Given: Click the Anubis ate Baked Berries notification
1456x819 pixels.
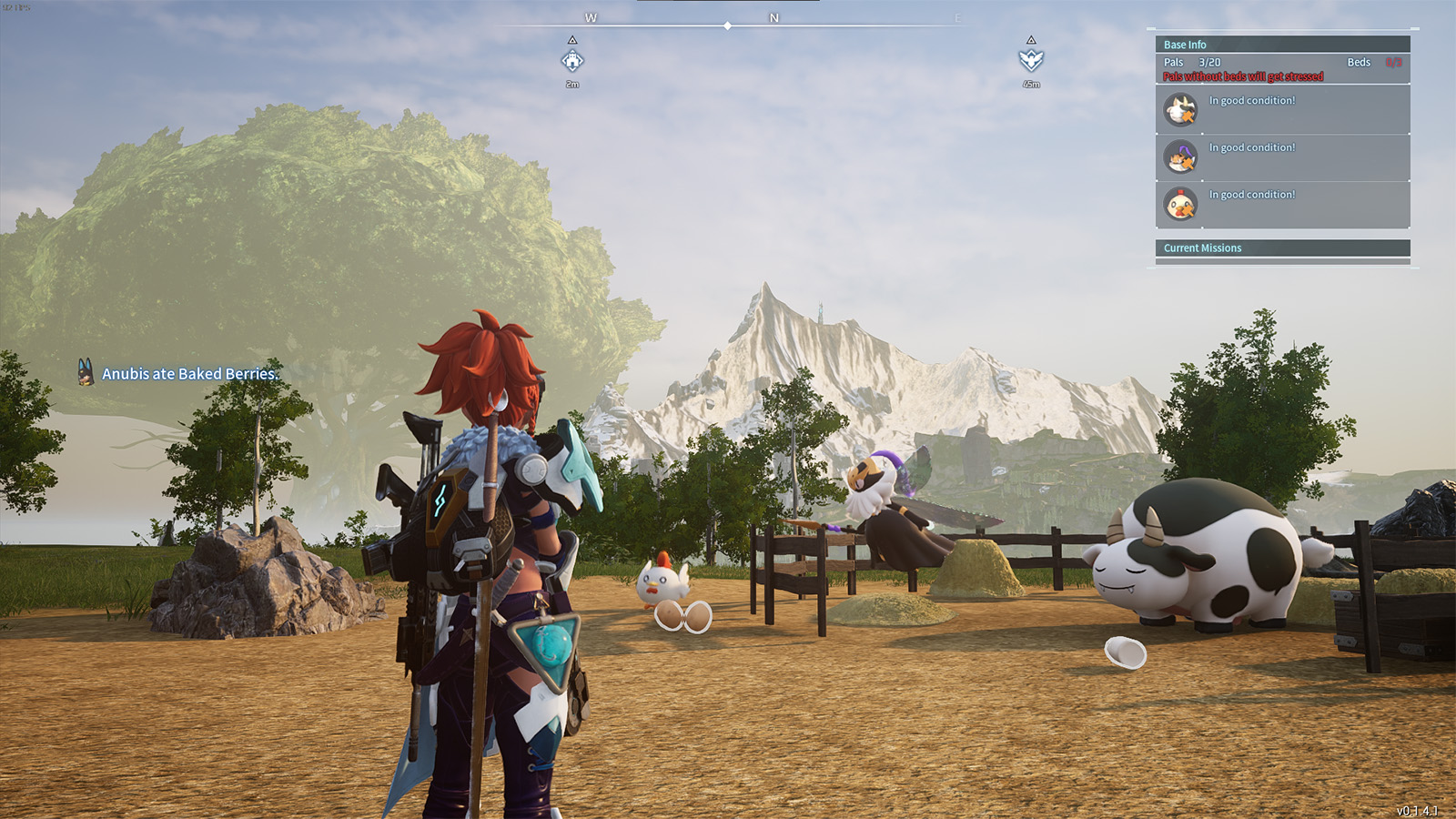Looking at the screenshot, I should 179,373.
